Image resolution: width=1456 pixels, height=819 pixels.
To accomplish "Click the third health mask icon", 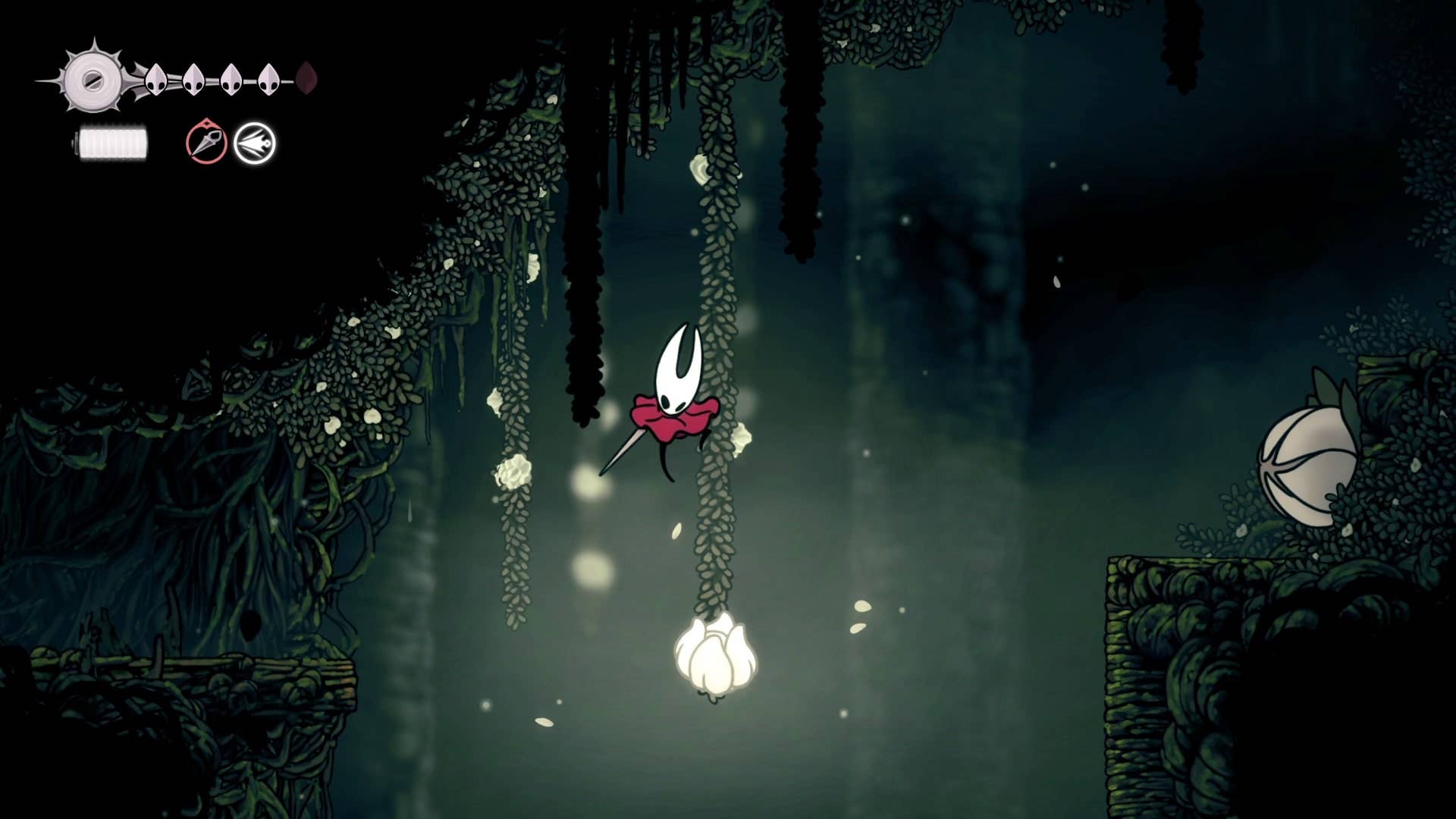I will [x=231, y=80].
